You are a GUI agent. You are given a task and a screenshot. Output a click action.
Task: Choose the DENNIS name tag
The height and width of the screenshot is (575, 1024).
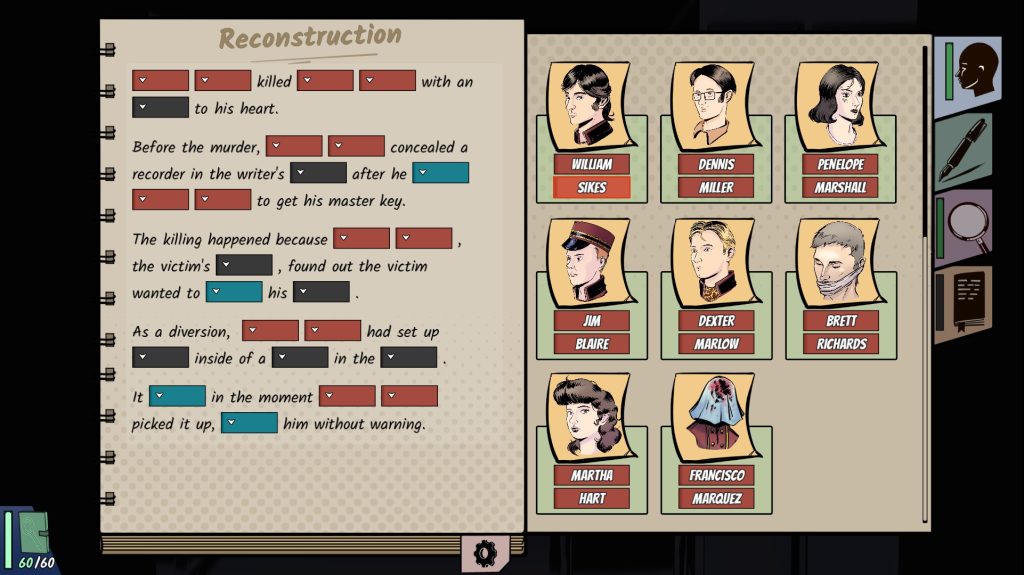coord(716,164)
